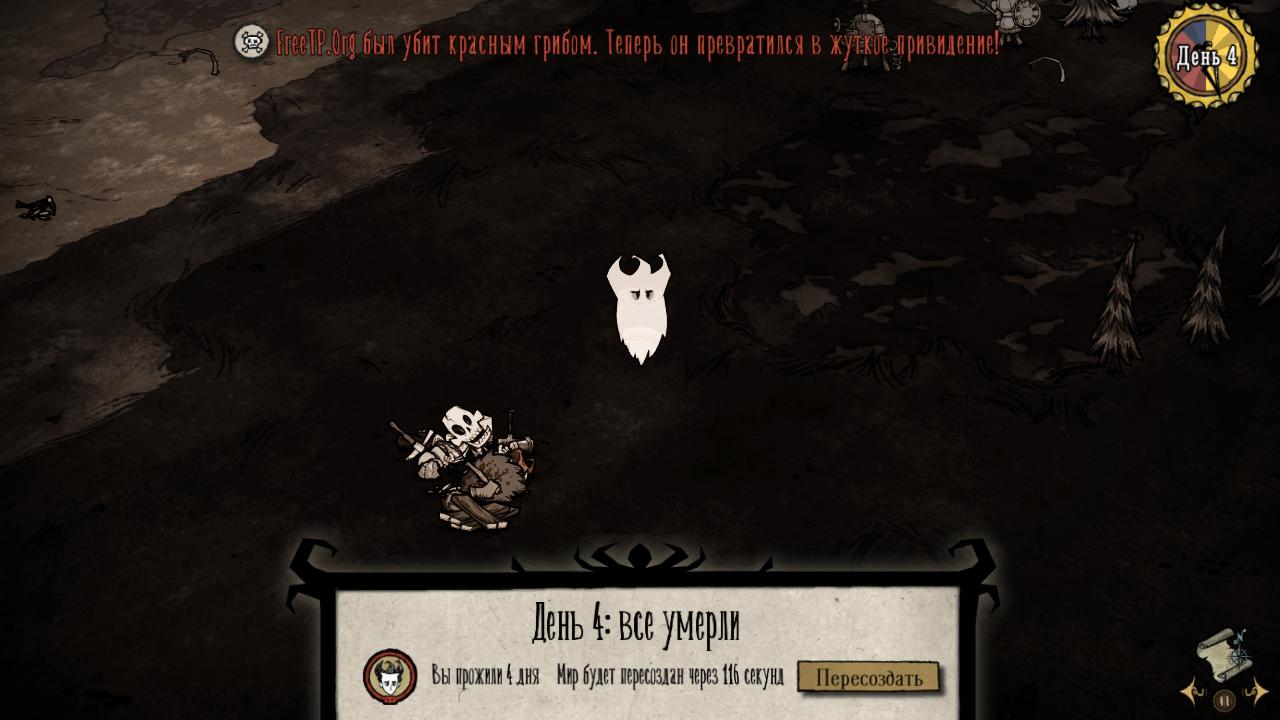Toggle pause with the circular pause control

[1224, 698]
